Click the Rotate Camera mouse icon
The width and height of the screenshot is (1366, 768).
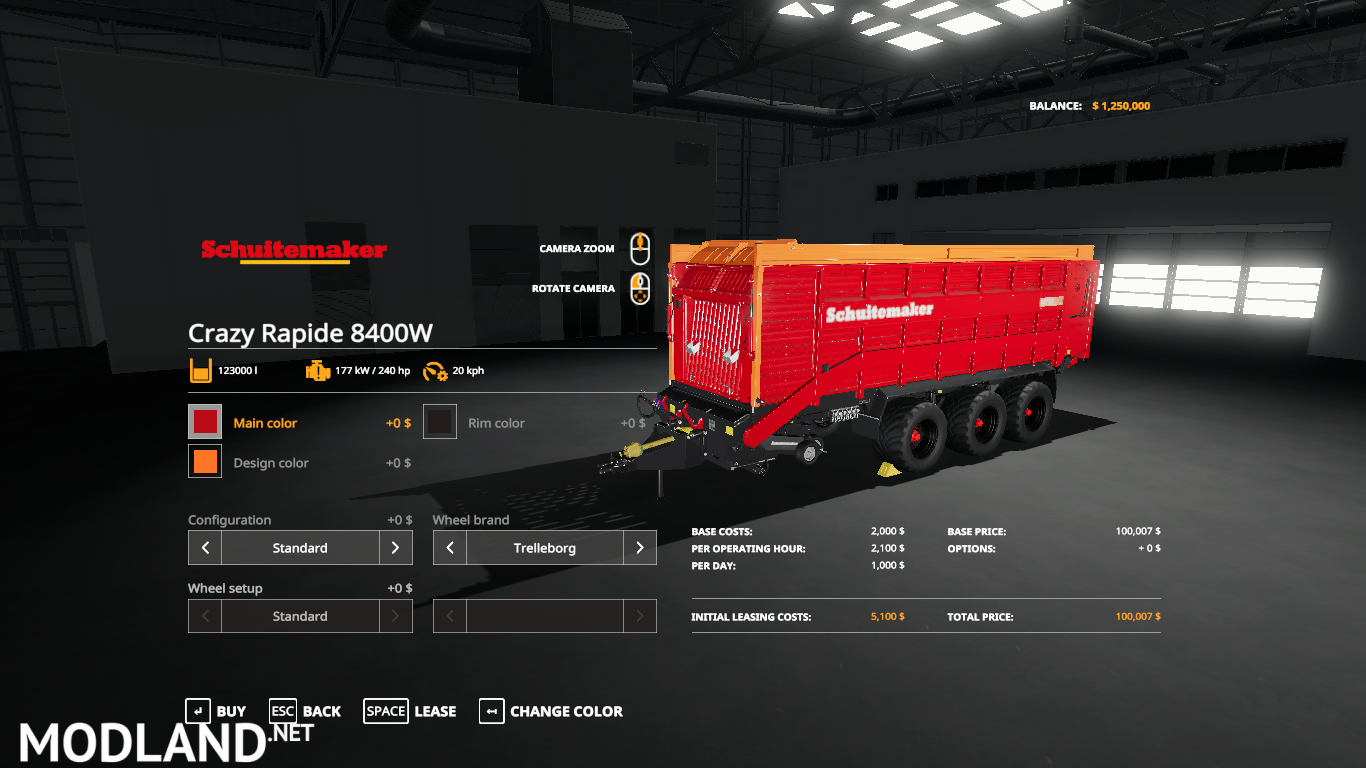[x=639, y=289]
